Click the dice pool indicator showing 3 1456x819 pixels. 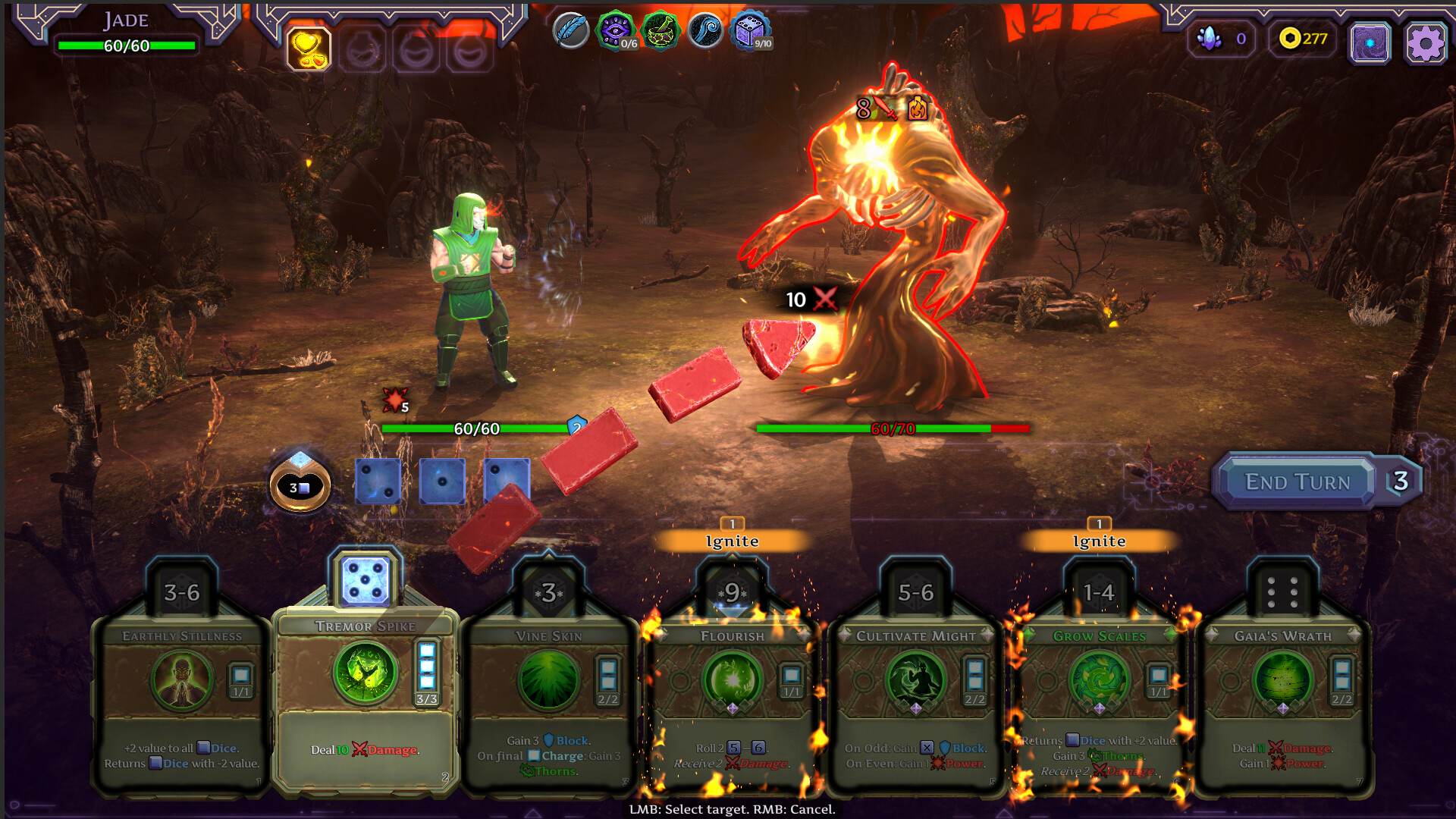click(x=299, y=485)
